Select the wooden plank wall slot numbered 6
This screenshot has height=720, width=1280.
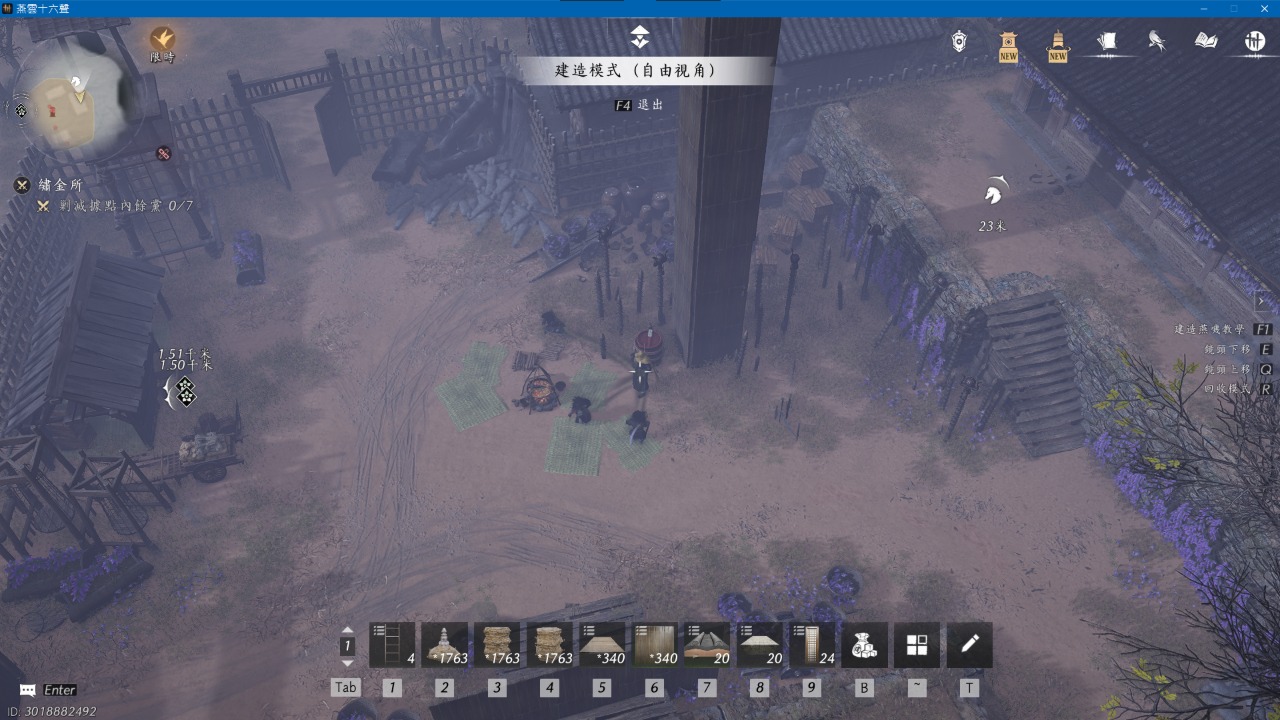[655, 645]
